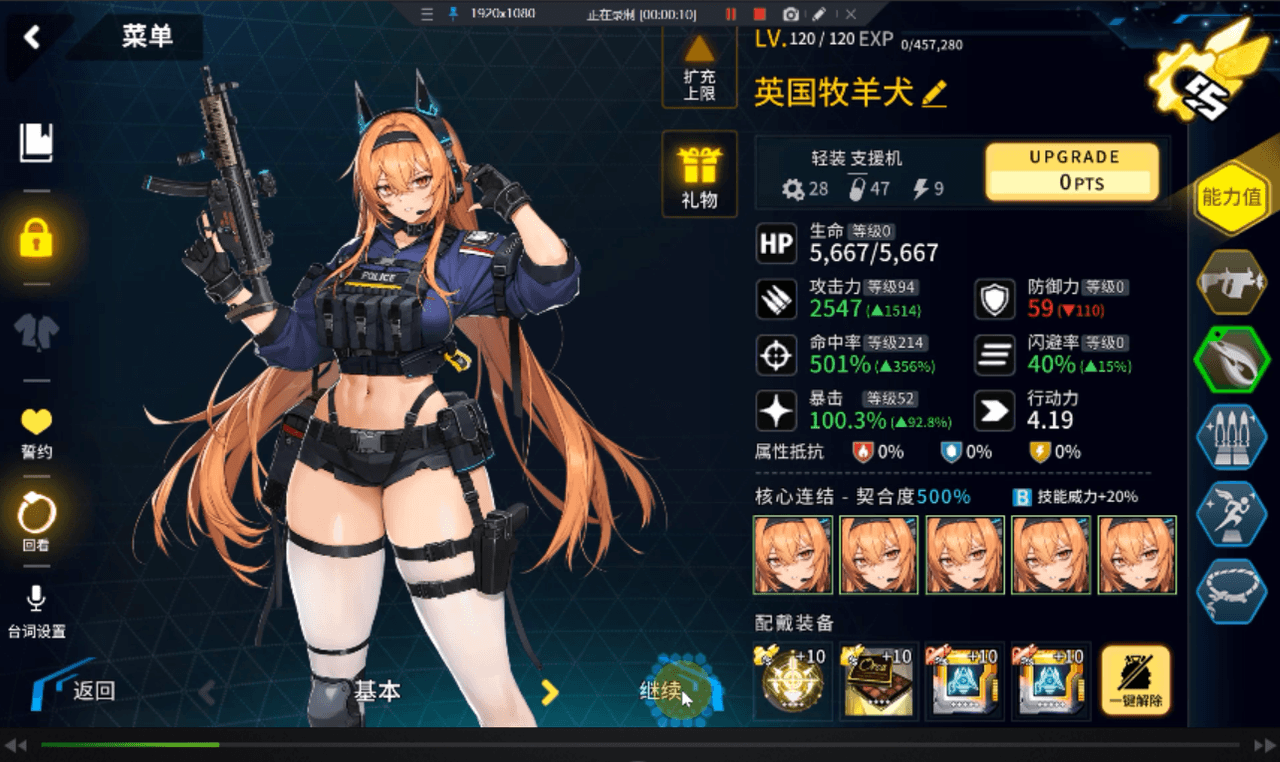Open 台词设置 voice line settings
Image resolution: width=1280 pixels, height=762 pixels.
(x=37, y=610)
